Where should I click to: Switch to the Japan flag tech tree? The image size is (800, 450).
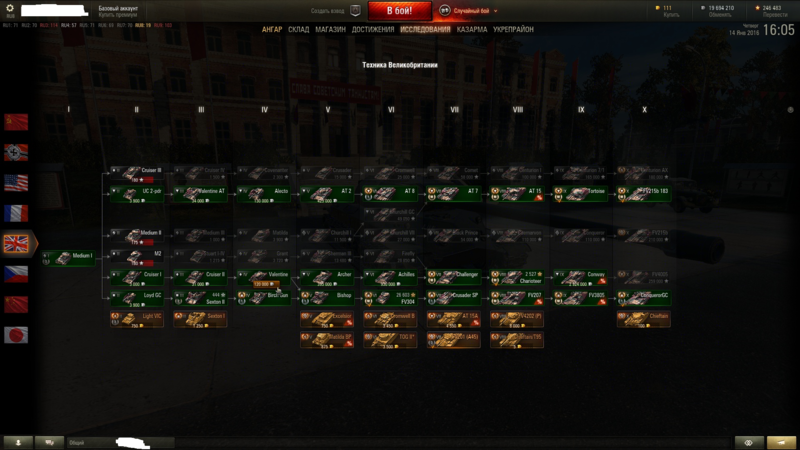click(x=16, y=335)
